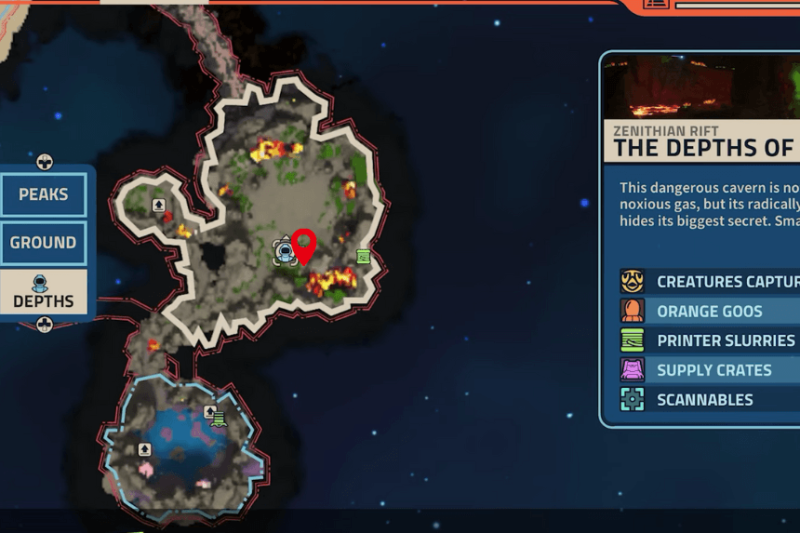Select the Printer Slurries legend entry
The width and height of the screenshot is (800, 533).
coord(710,340)
